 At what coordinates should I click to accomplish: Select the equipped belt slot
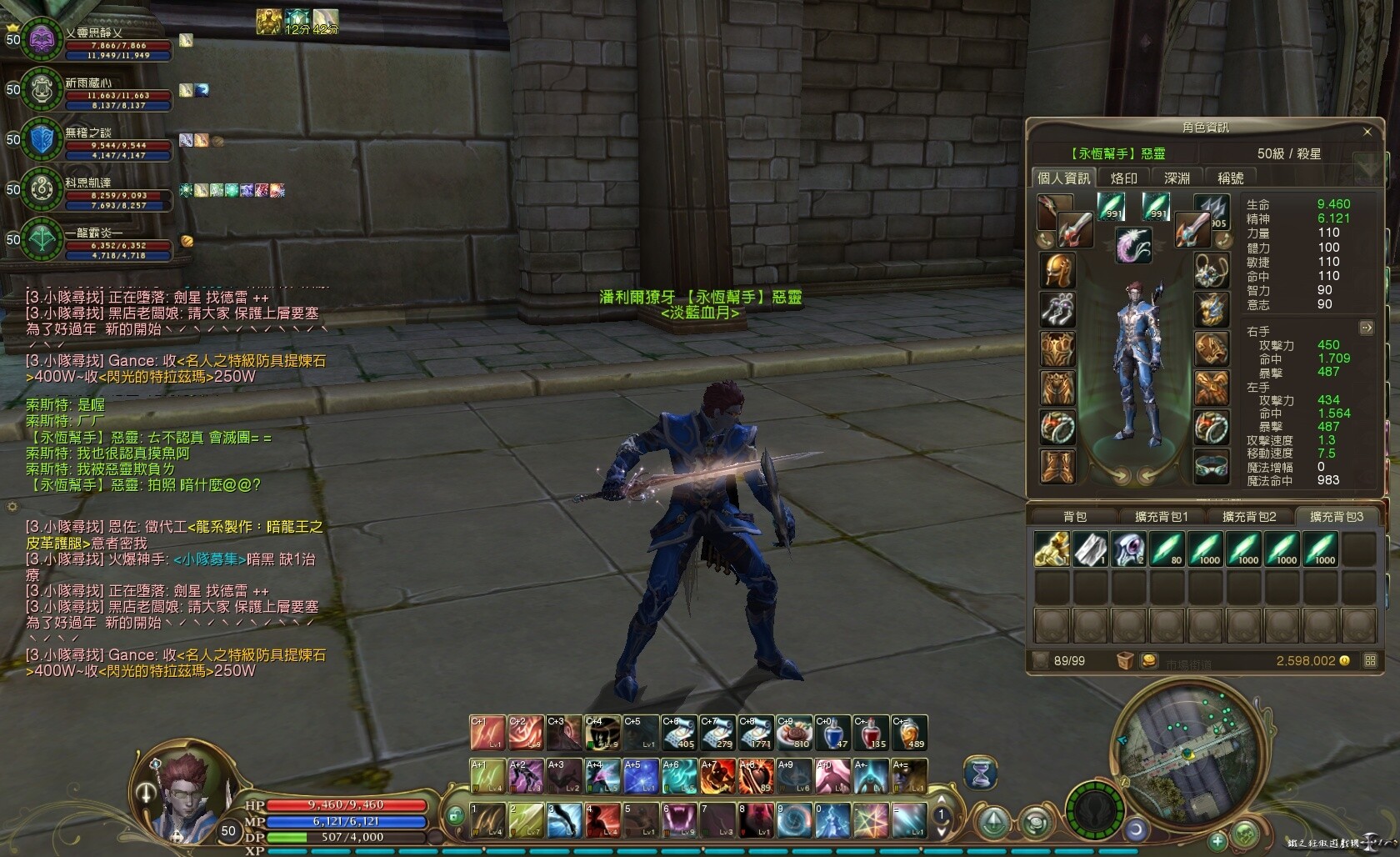pos(1211,466)
